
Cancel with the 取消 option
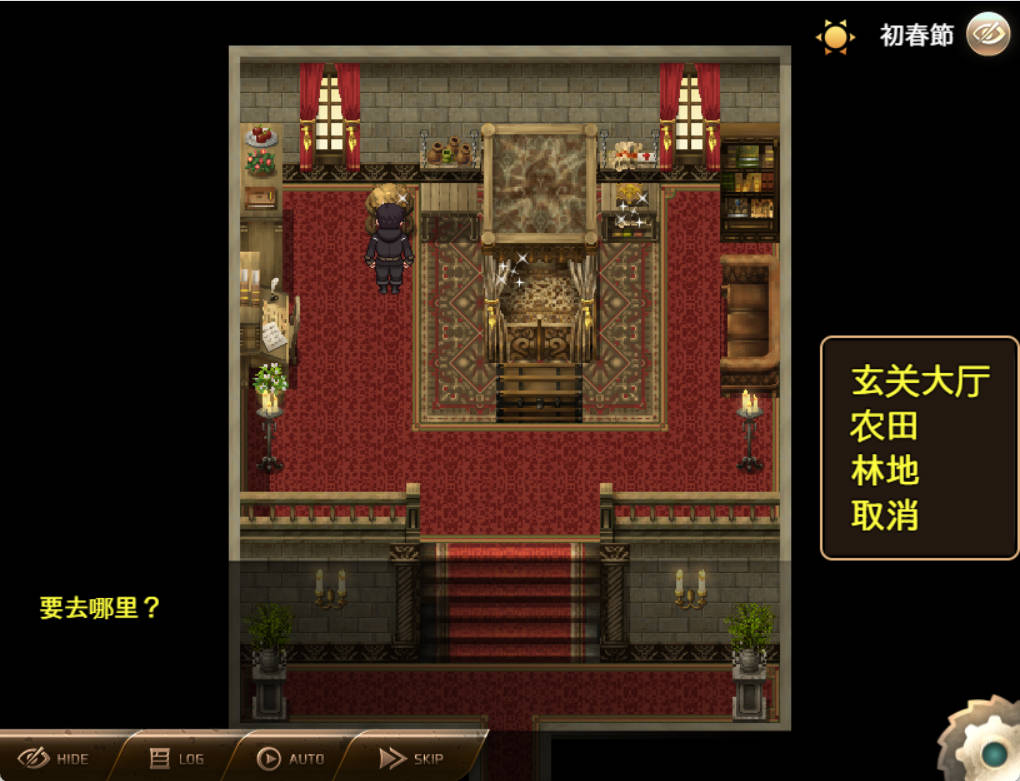(x=884, y=516)
